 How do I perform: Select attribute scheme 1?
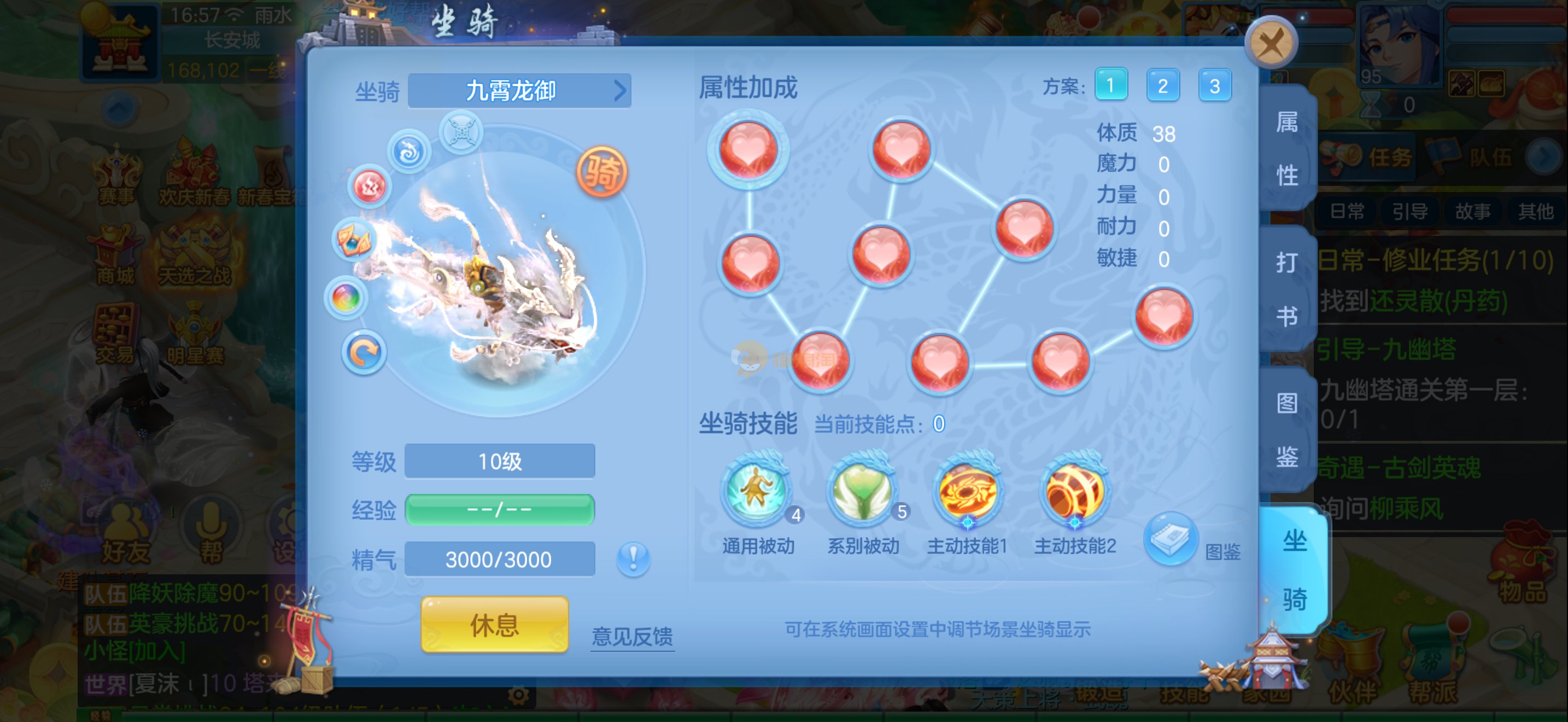1110,85
